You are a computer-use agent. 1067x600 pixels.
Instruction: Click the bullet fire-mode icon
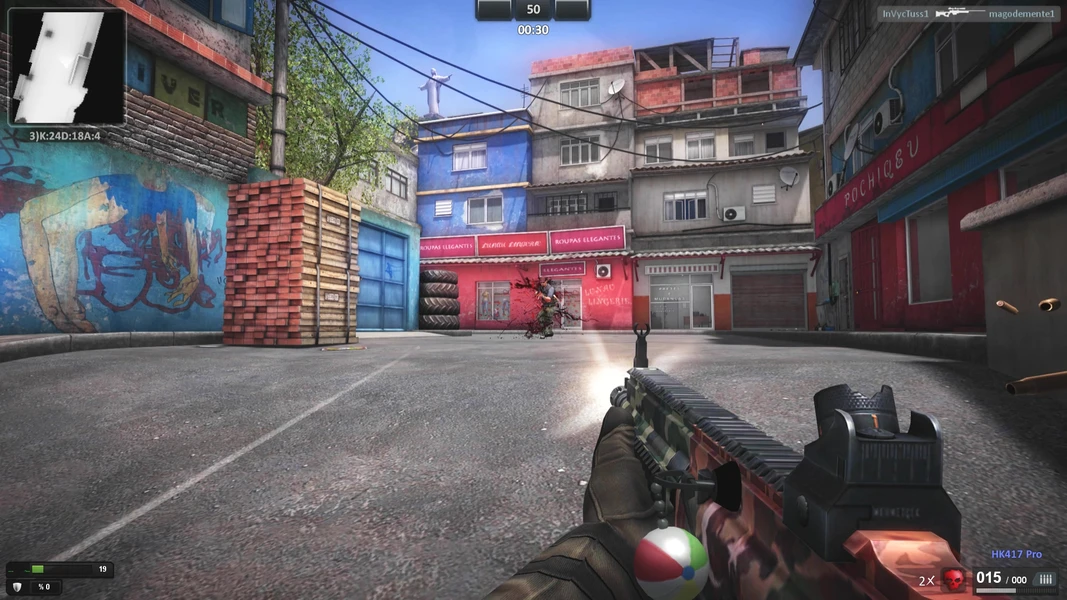(1045, 579)
